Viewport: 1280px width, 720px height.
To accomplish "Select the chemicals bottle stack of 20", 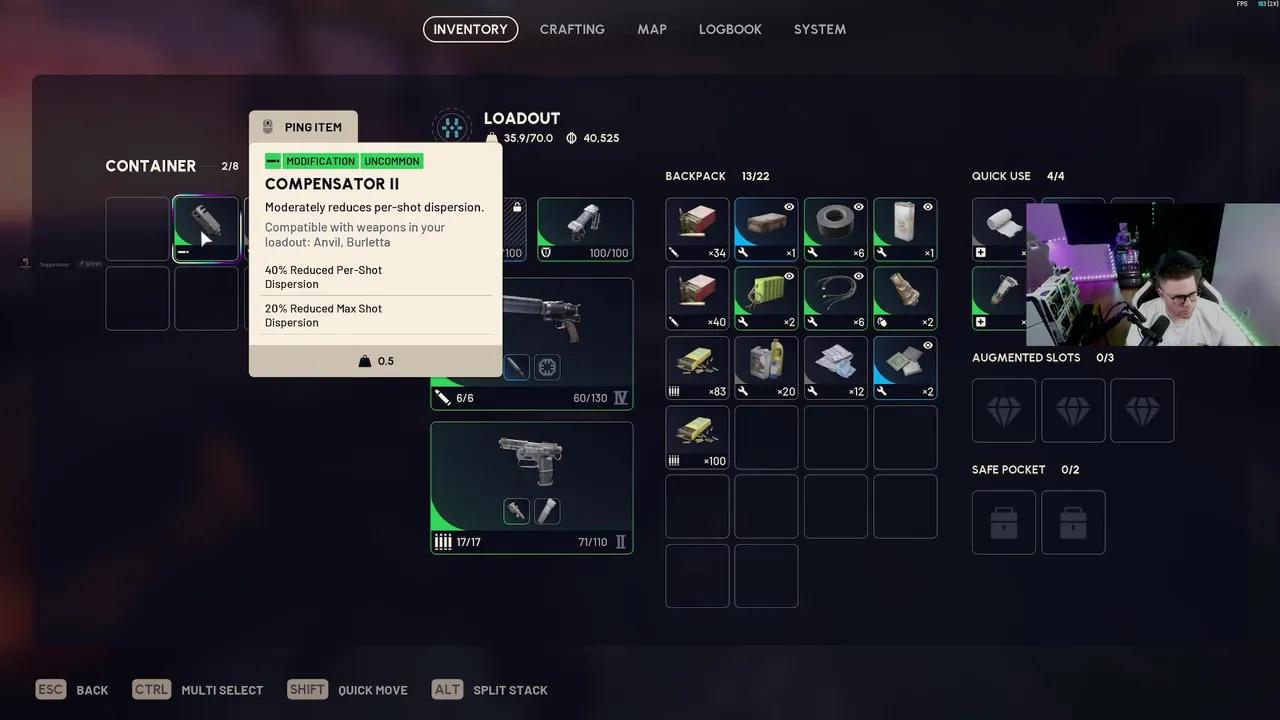I will (x=766, y=367).
